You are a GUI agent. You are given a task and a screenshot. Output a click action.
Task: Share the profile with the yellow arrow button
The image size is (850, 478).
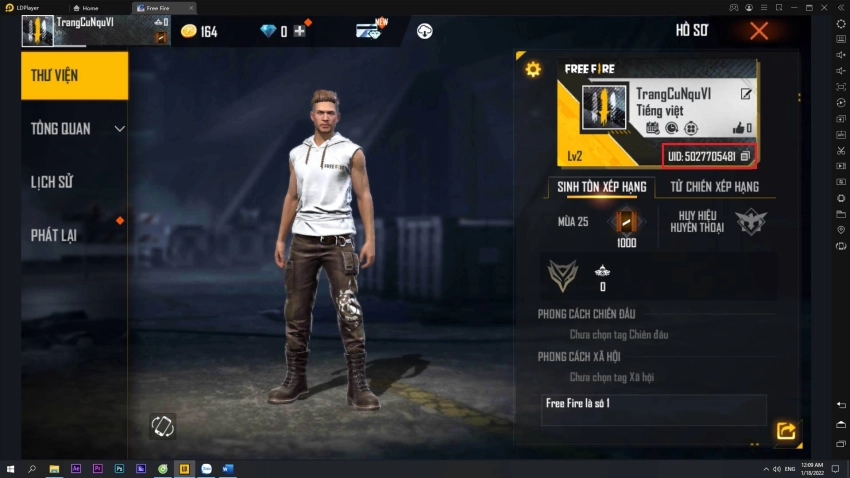[786, 431]
